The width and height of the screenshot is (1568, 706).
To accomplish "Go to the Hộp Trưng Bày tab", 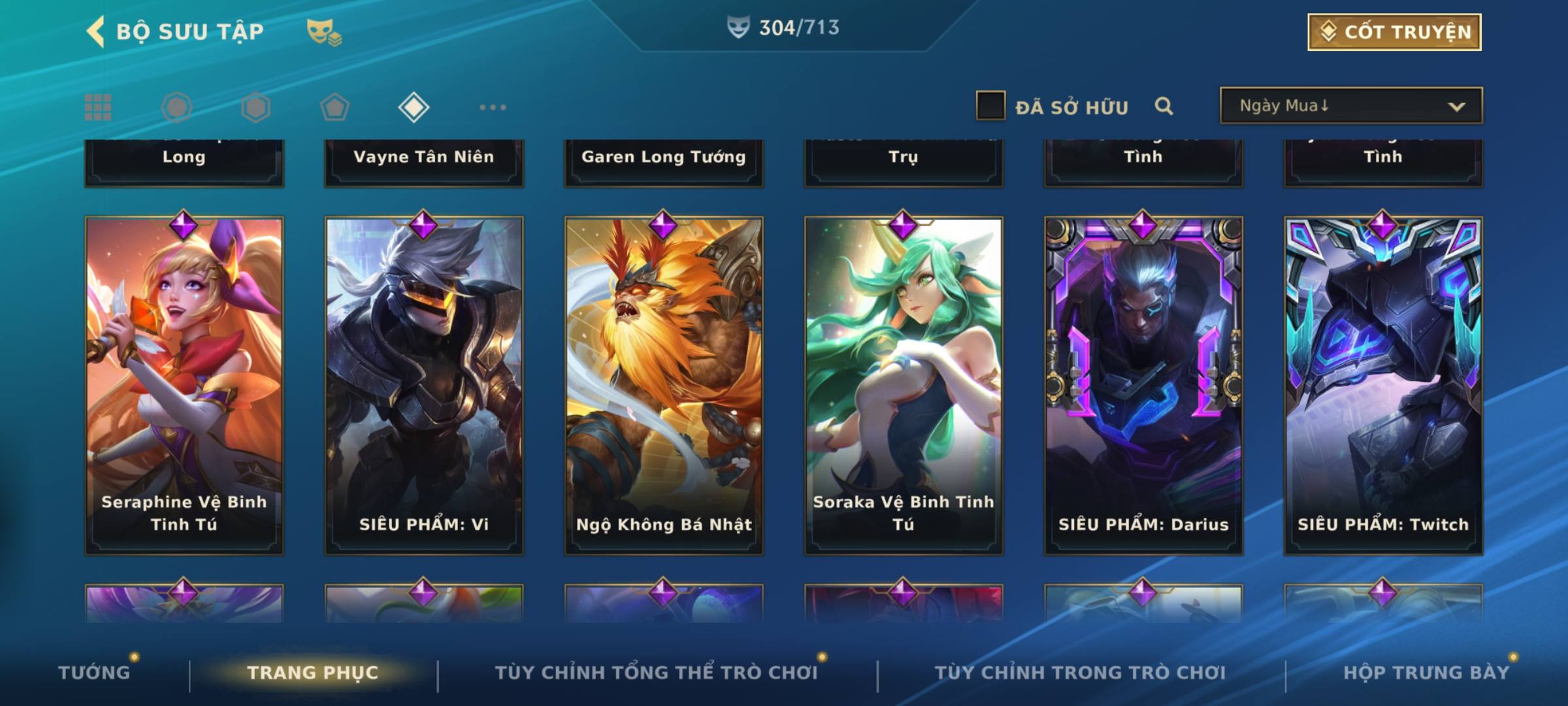I will click(x=1426, y=673).
